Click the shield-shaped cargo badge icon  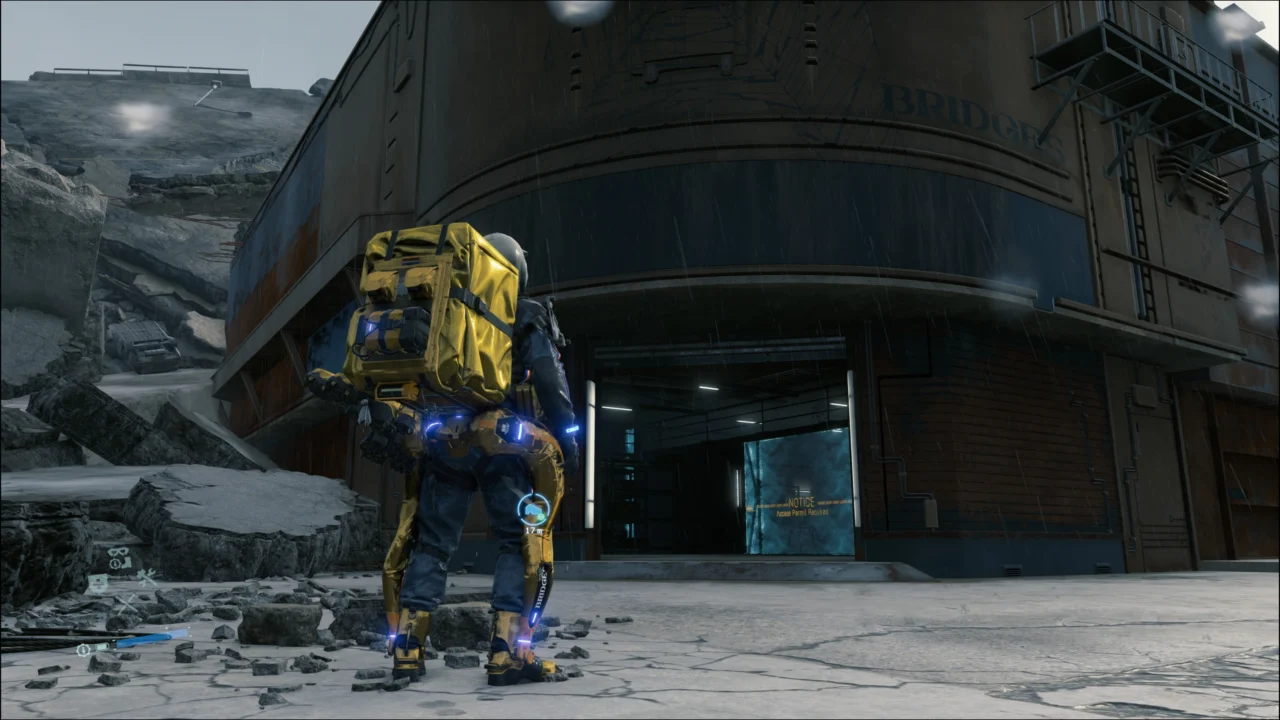tap(98, 583)
